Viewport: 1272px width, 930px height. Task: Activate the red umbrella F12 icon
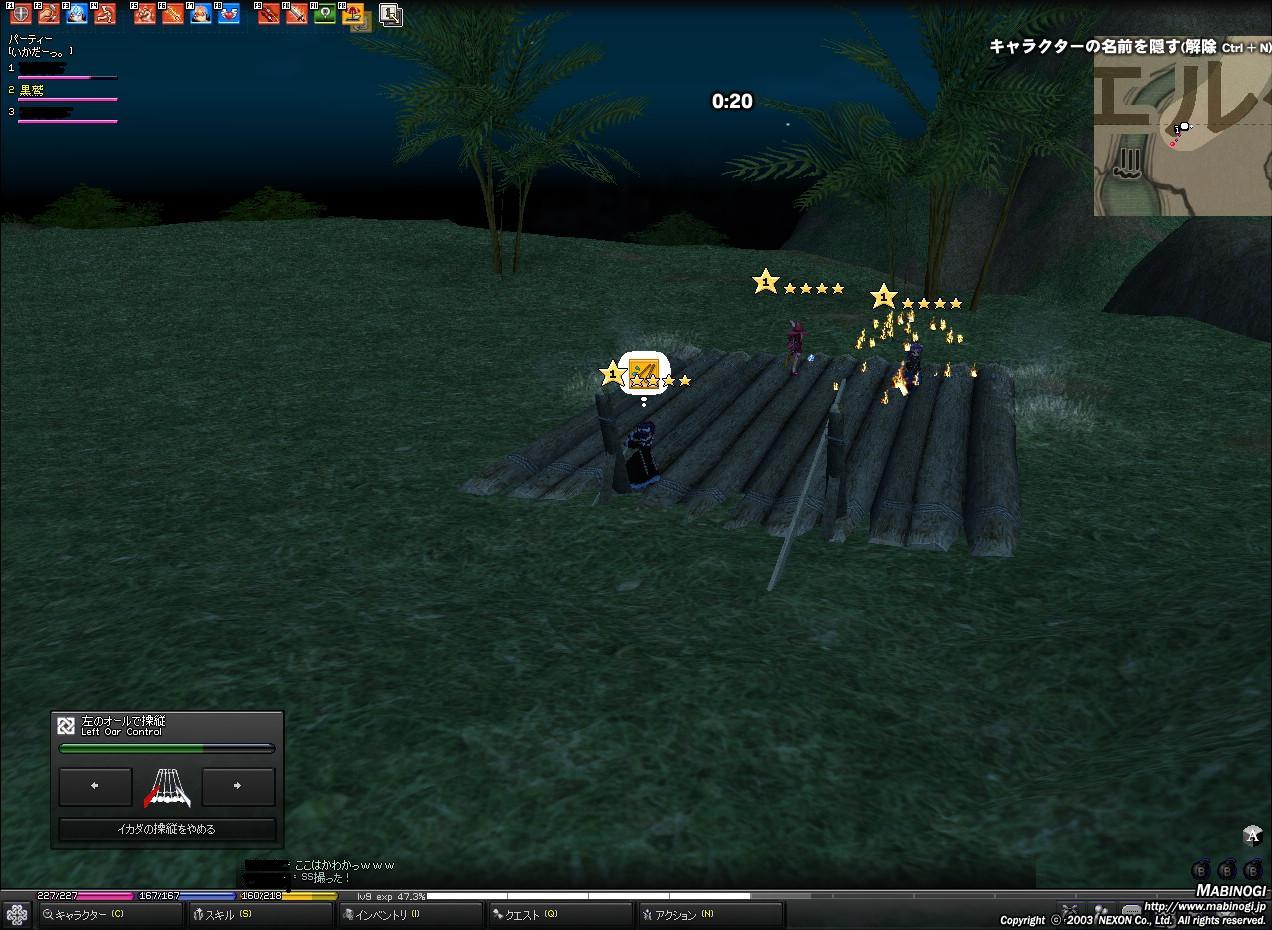click(352, 14)
